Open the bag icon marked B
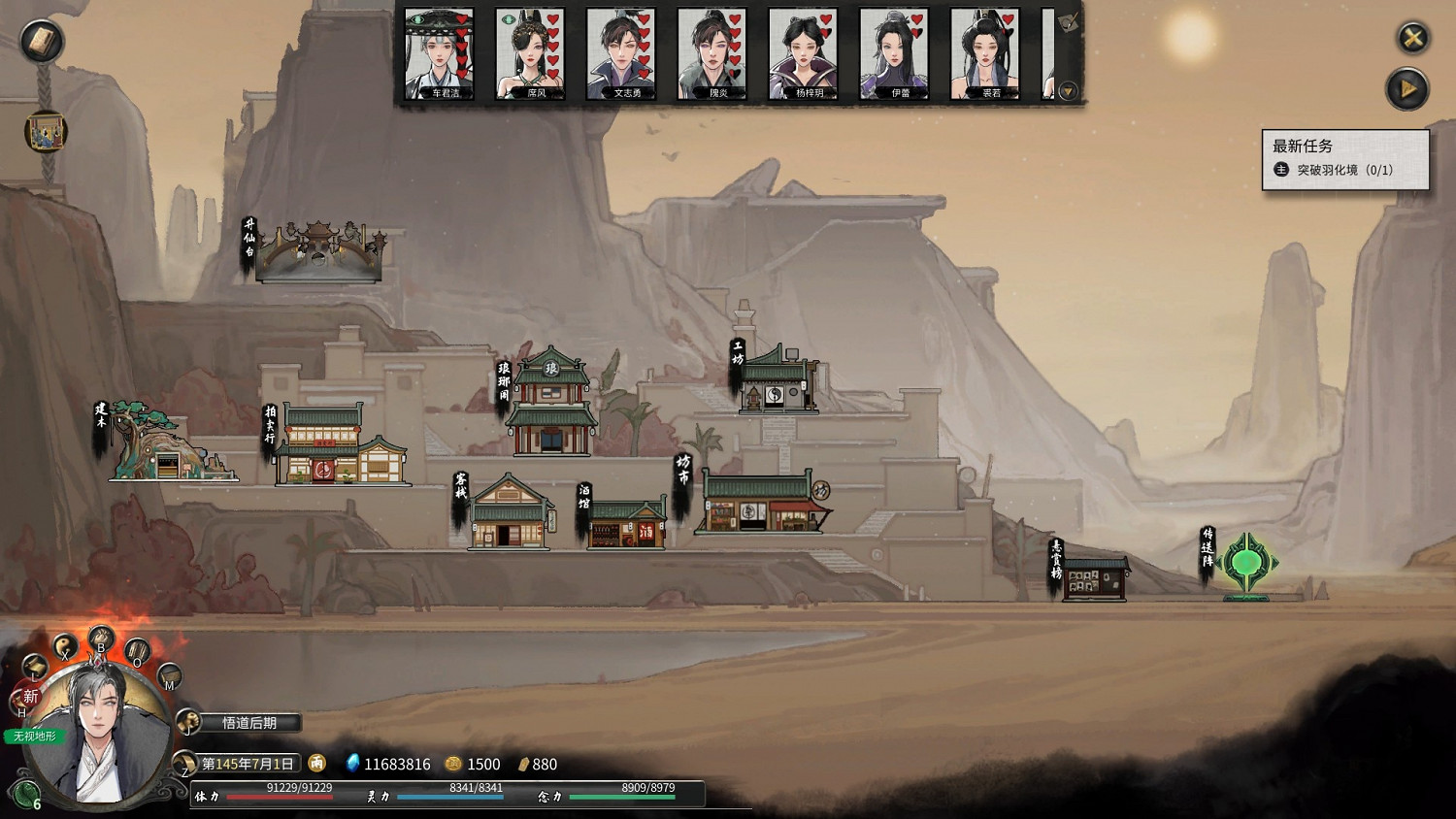The height and width of the screenshot is (819, 1456). tap(101, 639)
